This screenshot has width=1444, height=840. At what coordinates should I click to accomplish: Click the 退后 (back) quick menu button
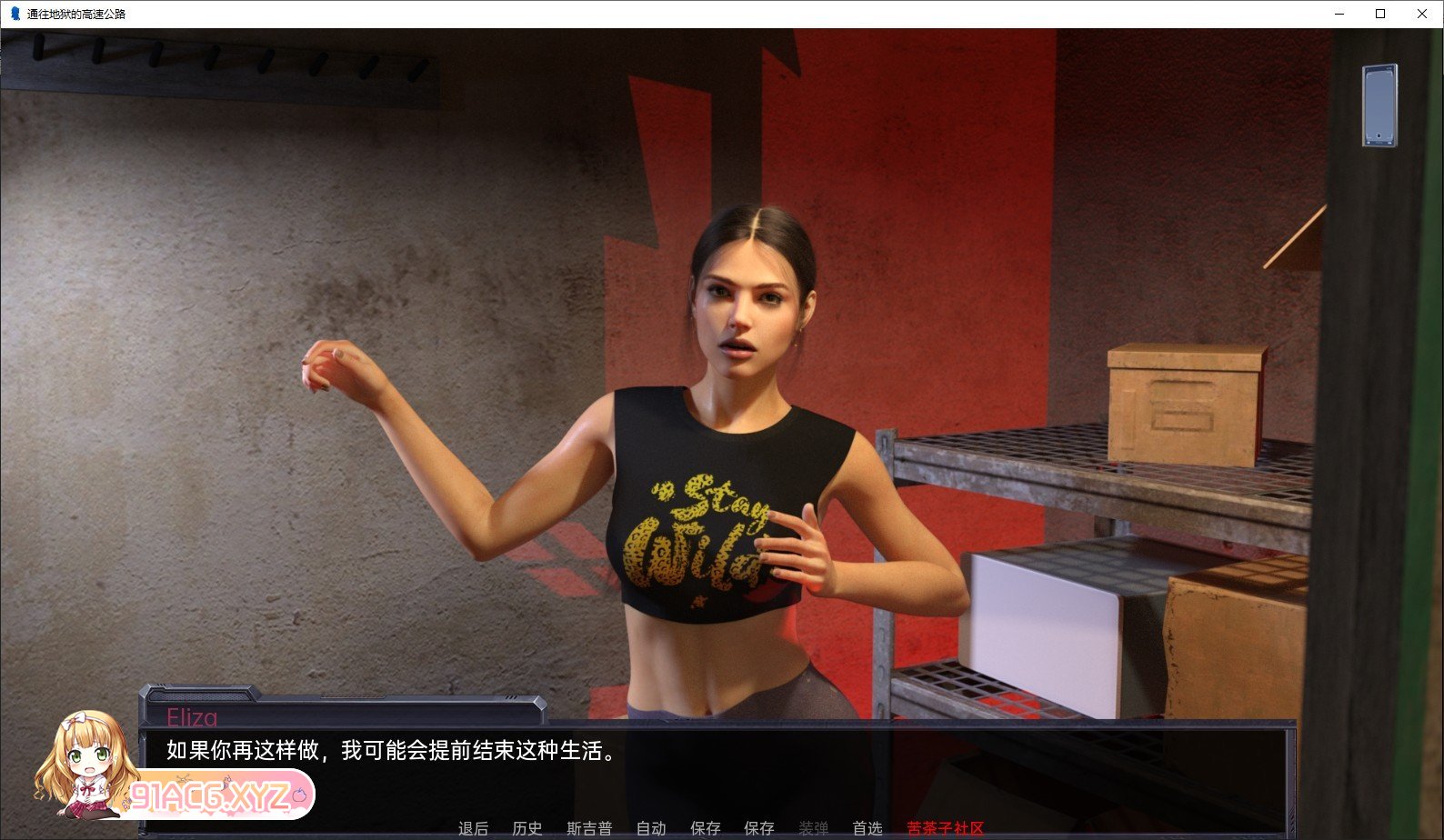pos(473,828)
